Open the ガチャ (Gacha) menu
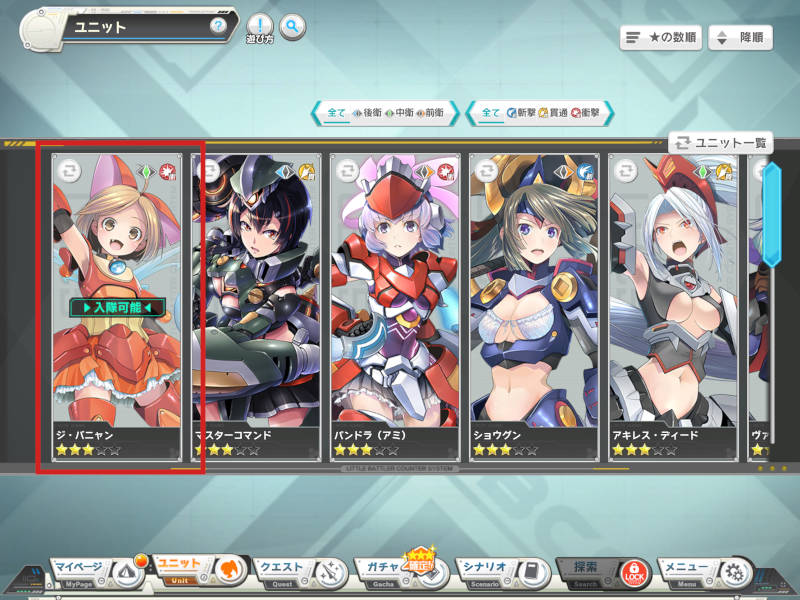Image resolution: width=800 pixels, height=600 pixels. (x=397, y=571)
